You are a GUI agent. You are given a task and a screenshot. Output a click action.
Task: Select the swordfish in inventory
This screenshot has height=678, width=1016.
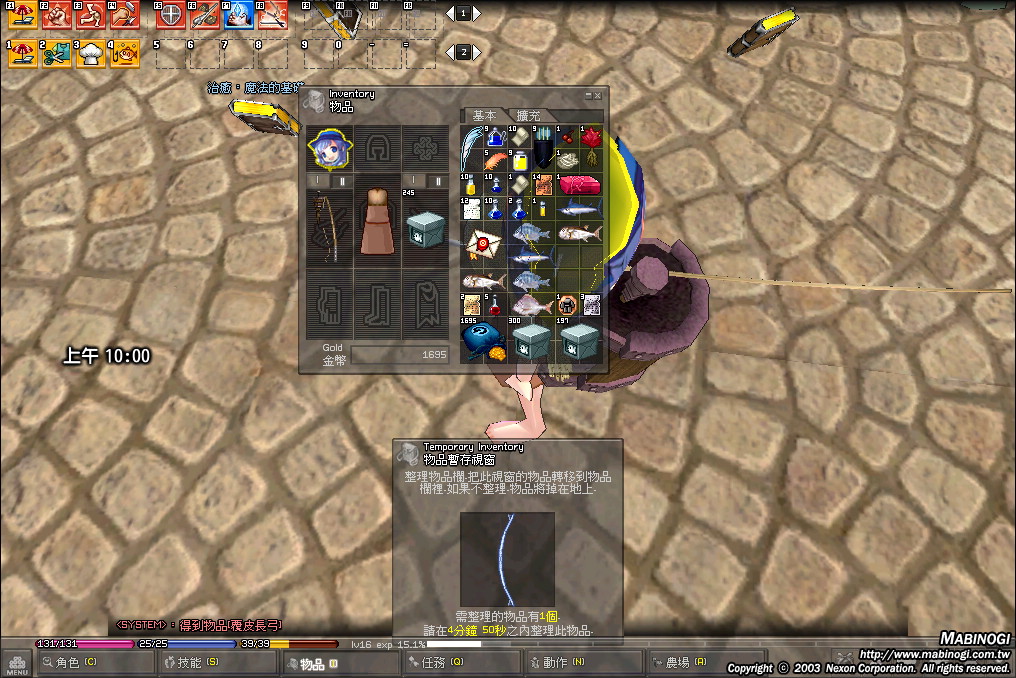click(x=581, y=209)
